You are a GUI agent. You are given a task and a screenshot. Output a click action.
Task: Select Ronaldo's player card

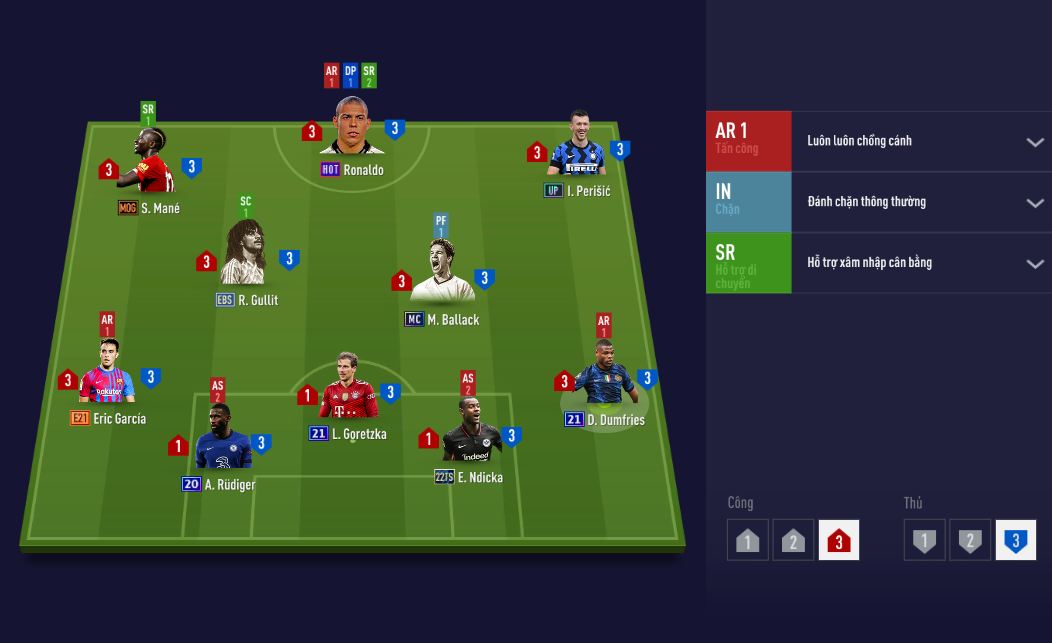pyautogui.click(x=353, y=126)
